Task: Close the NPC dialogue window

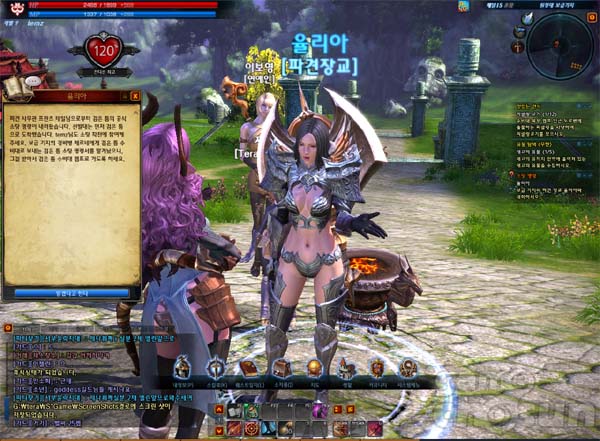Action: coord(135,96)
